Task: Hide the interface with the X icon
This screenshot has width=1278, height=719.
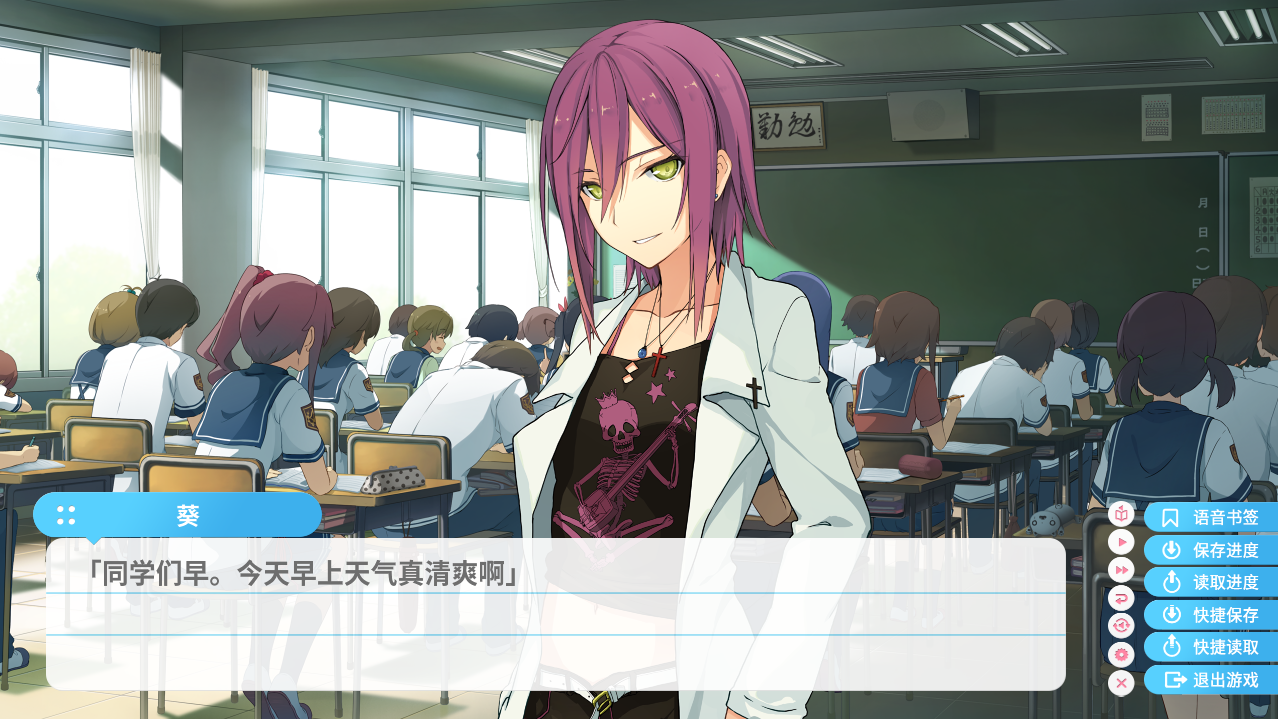Action: pyautogui.click(x=1121, y=683)
